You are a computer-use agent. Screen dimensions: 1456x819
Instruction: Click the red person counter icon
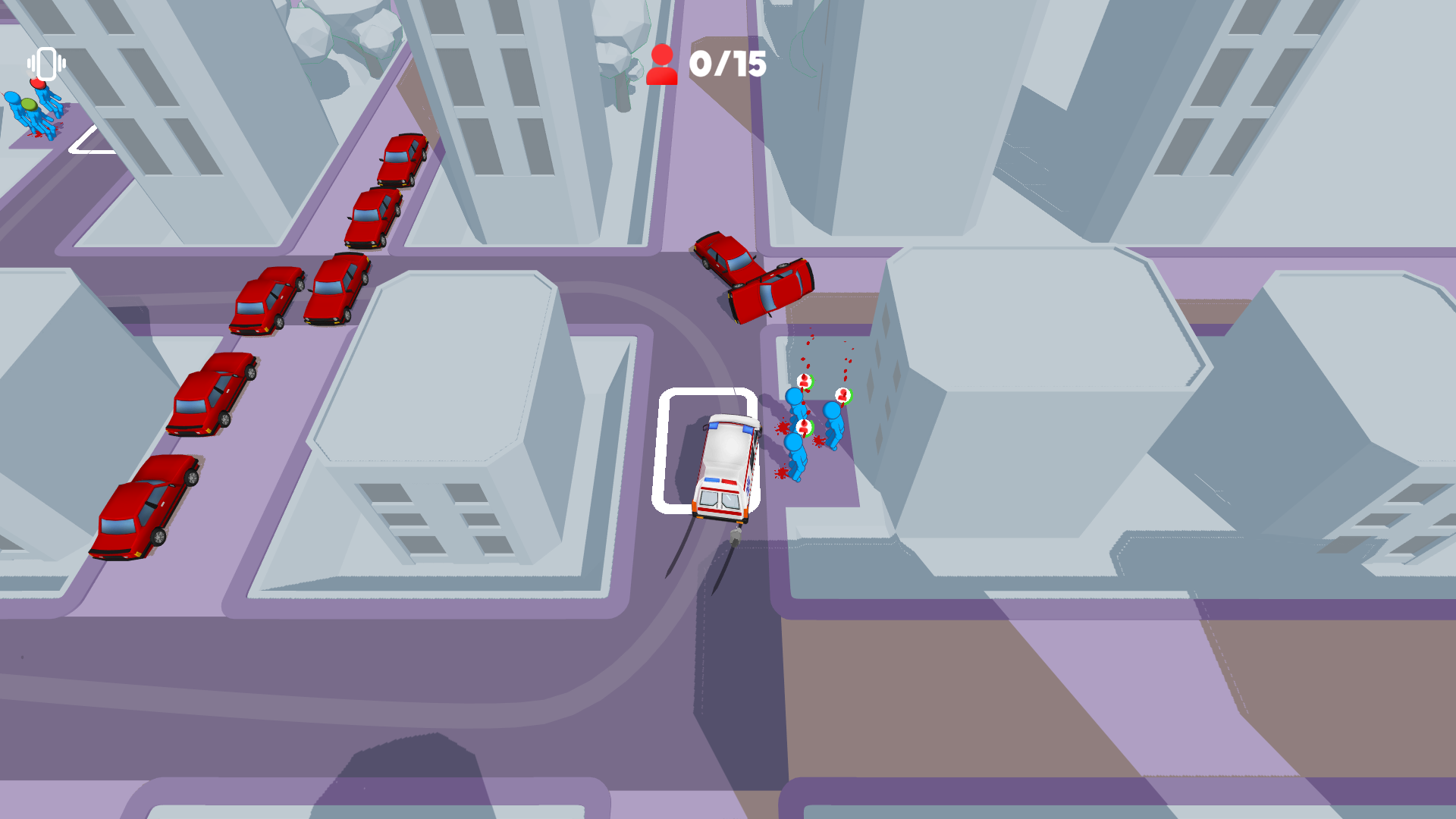(x=662, y=65)
